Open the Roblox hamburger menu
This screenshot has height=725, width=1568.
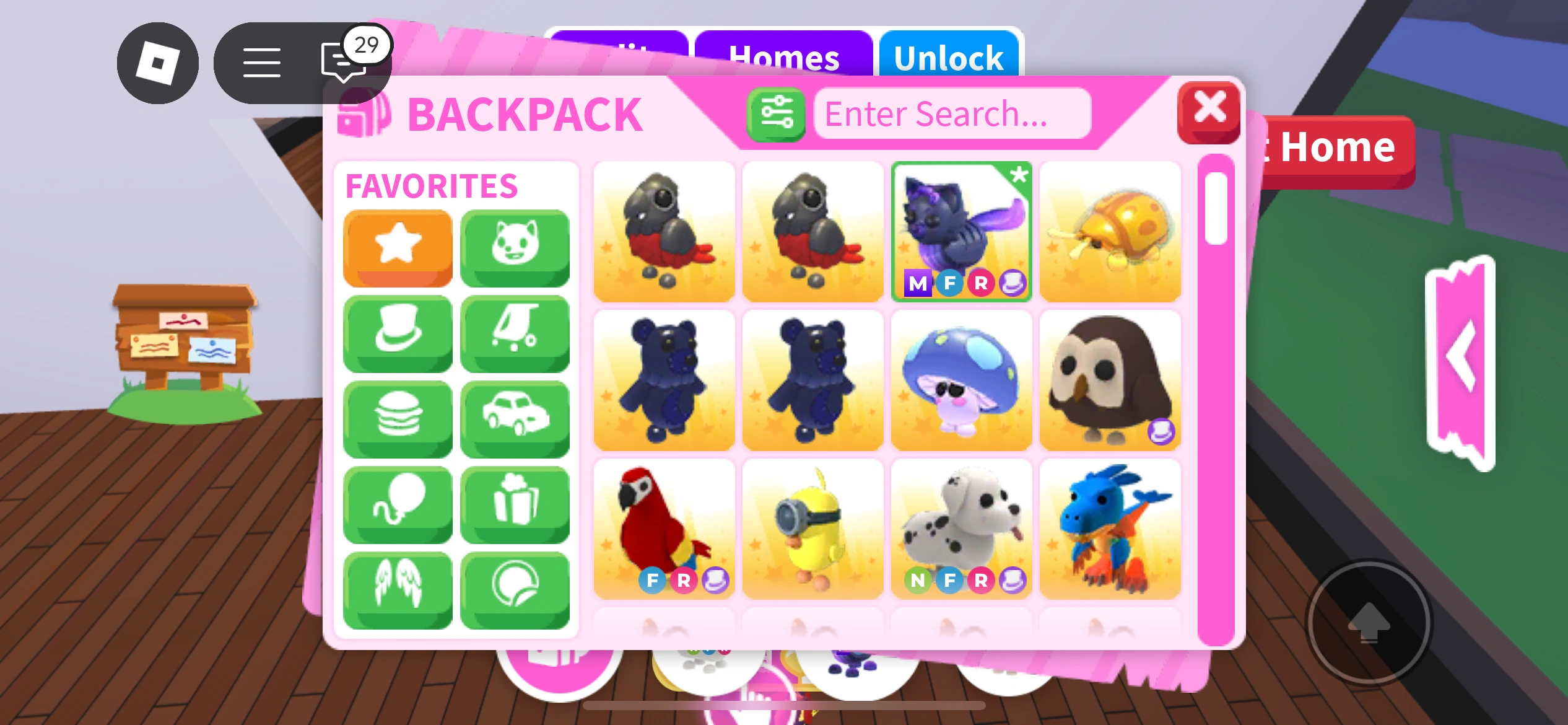tap(261, 63)
